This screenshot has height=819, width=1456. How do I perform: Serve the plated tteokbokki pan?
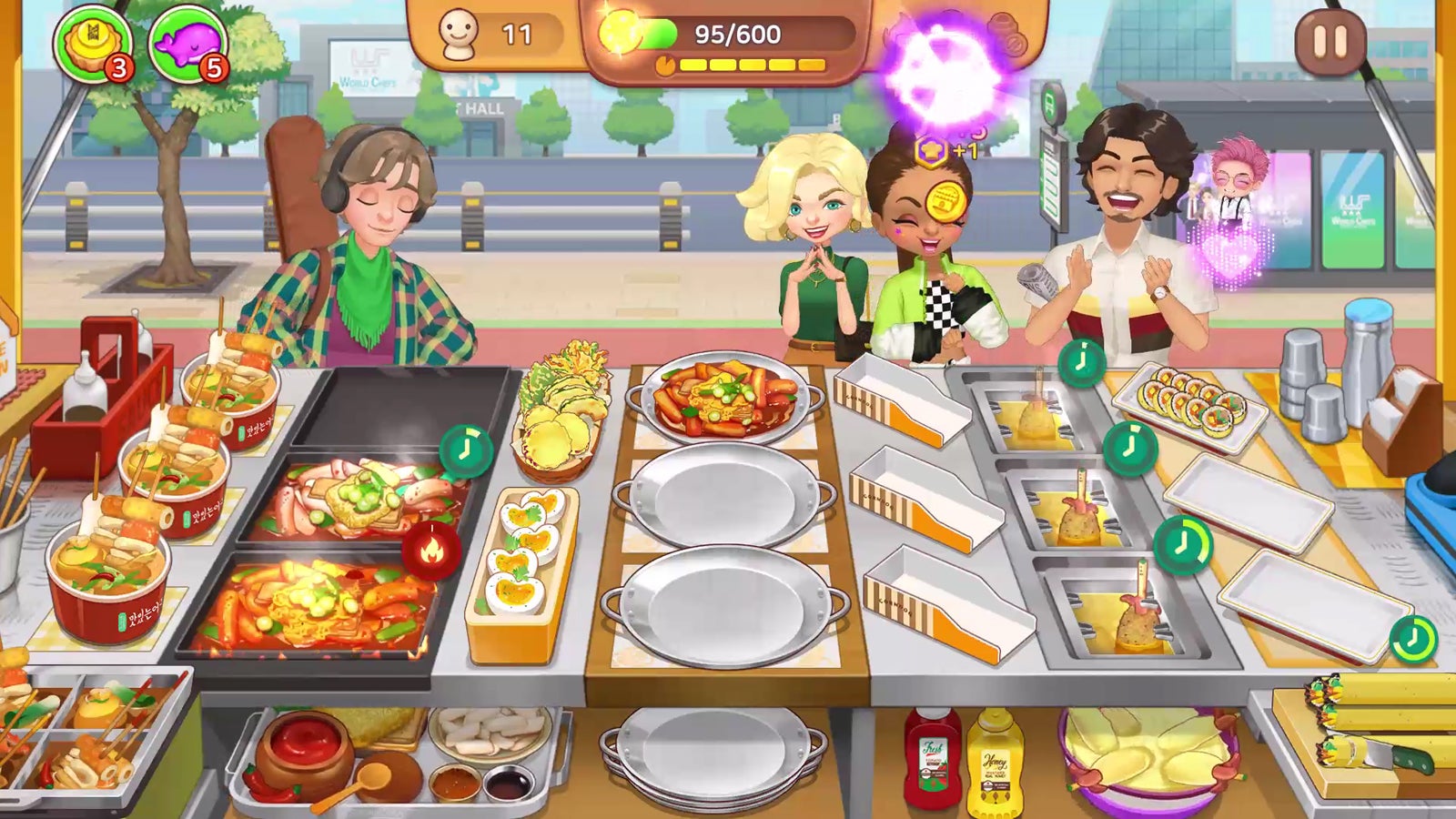point(724,395)
